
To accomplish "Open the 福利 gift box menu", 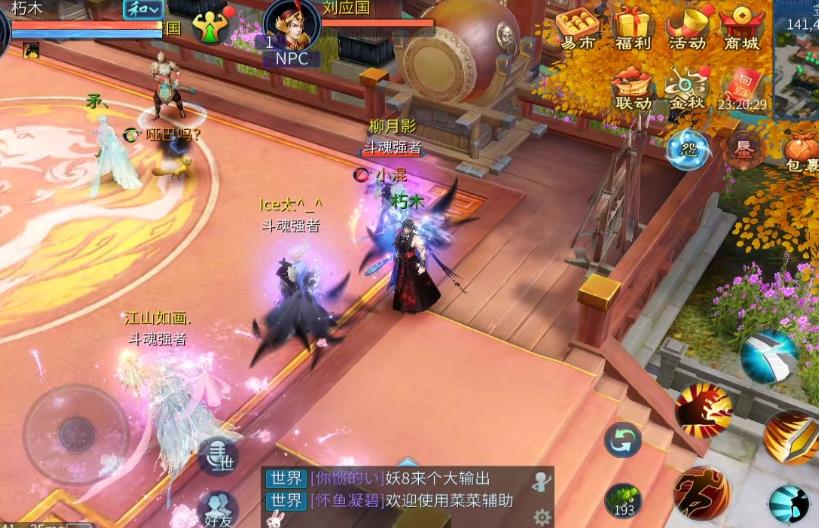I will 633,28.
